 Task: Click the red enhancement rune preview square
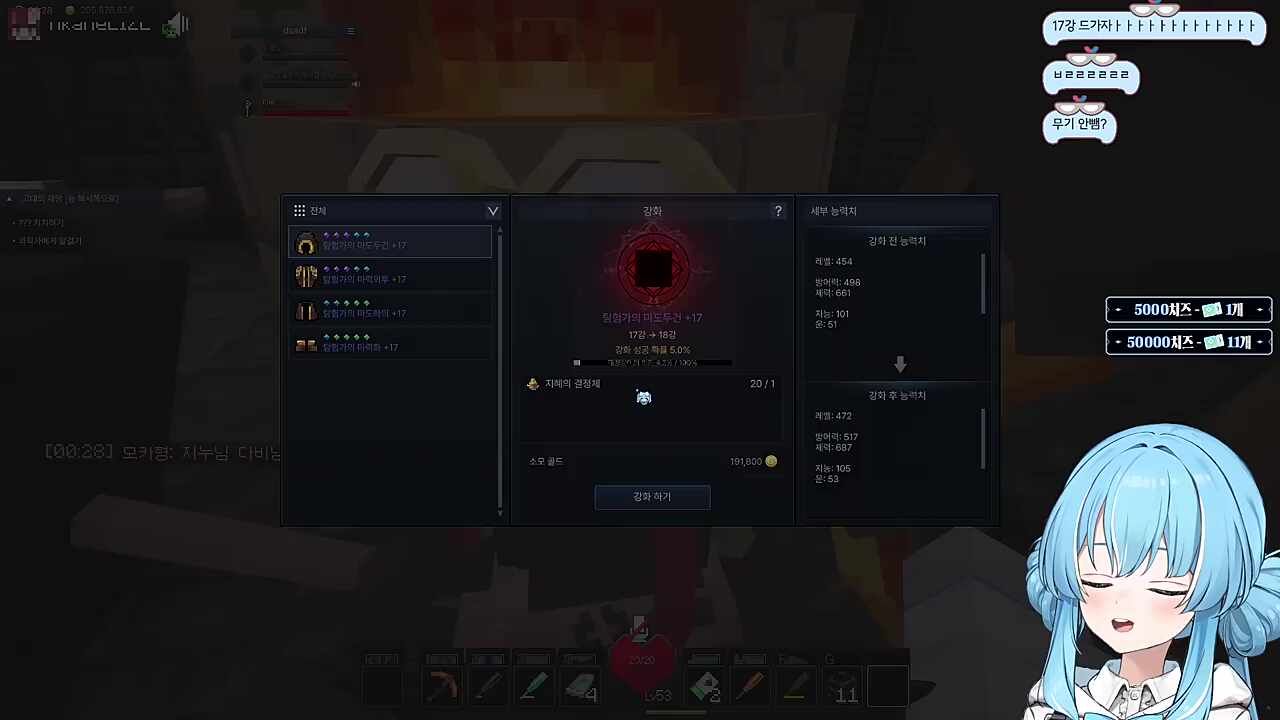[652, 267]
